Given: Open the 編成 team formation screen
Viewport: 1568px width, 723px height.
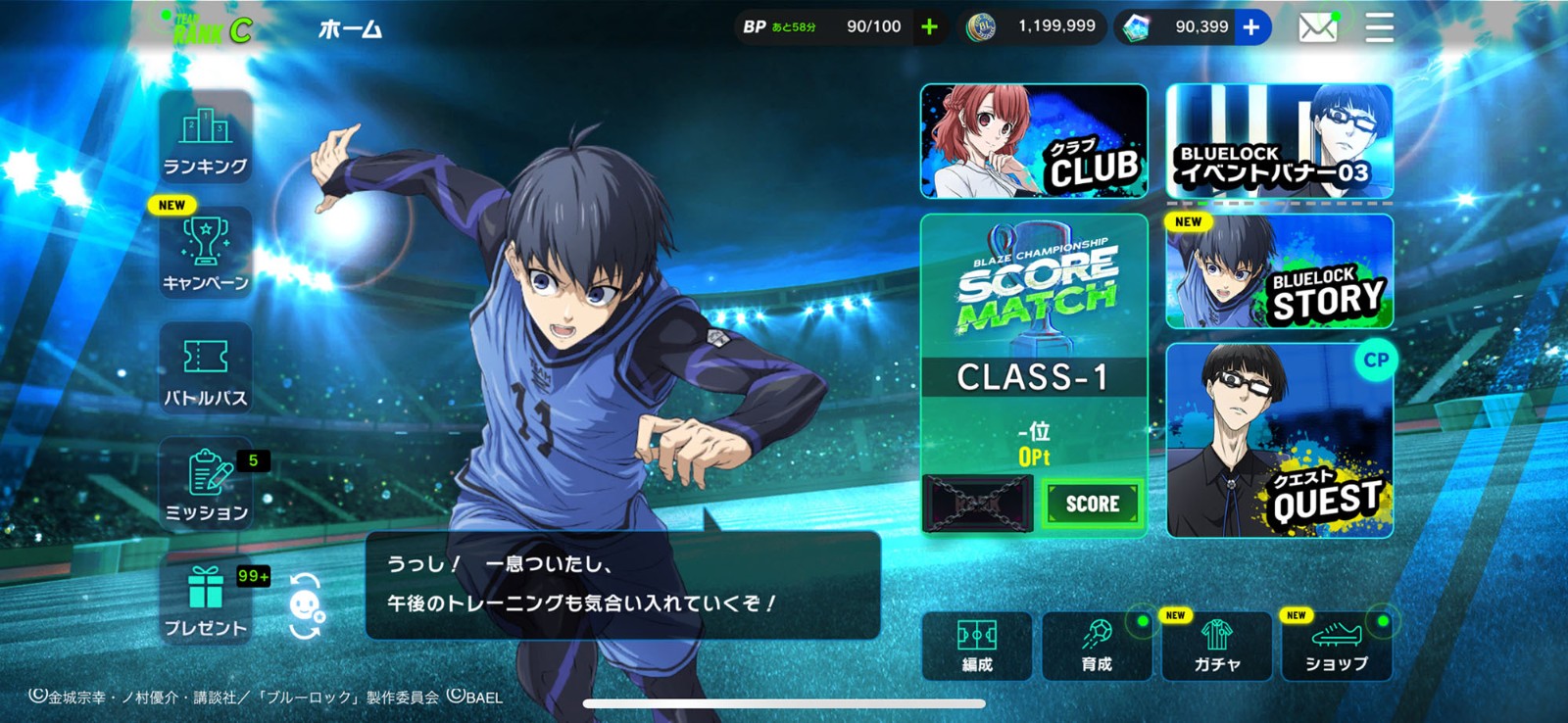Looking at the screenshot, I should (x=976, y=647).
